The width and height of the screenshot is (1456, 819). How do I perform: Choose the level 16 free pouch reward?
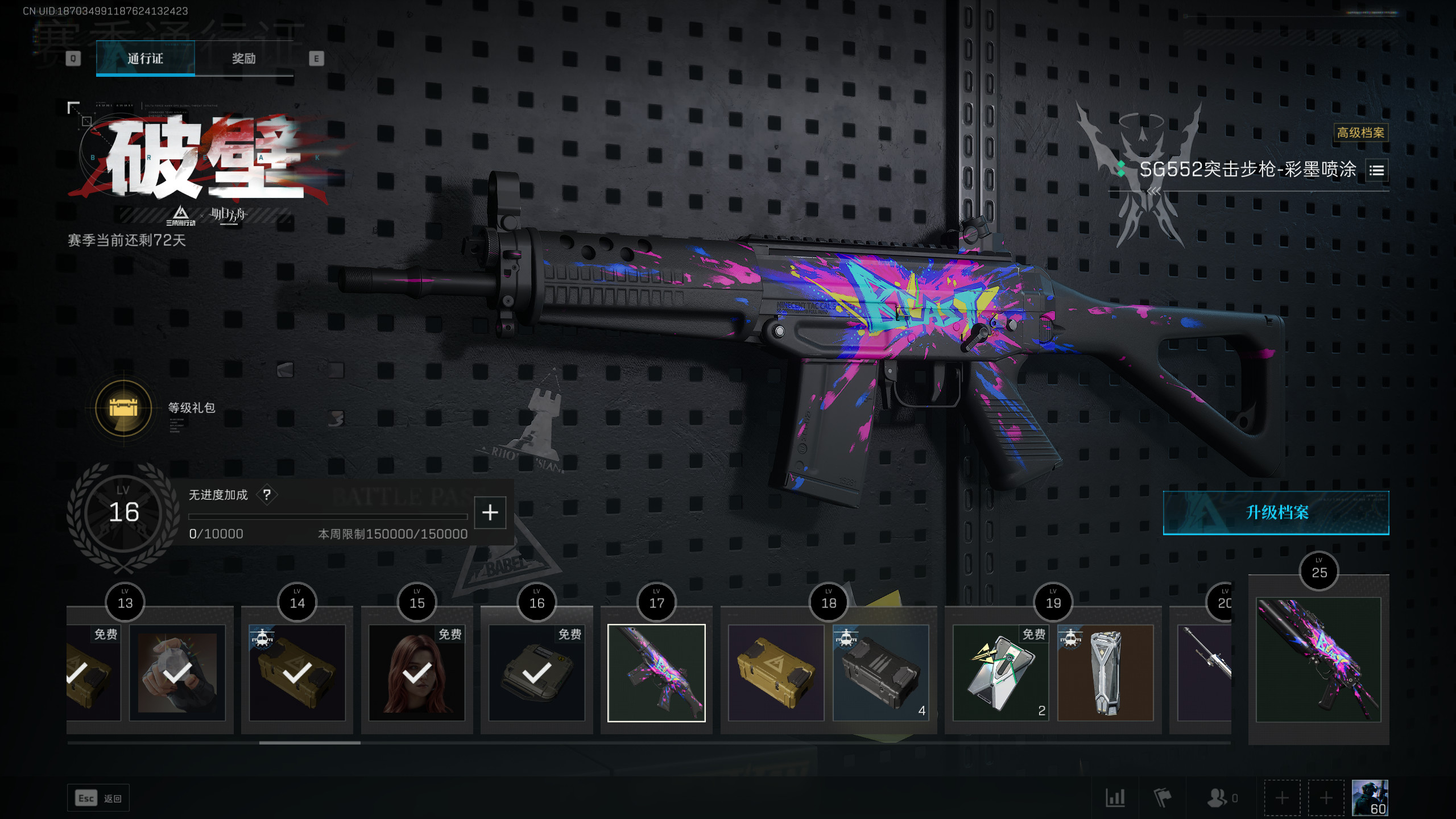pos(536,673)
